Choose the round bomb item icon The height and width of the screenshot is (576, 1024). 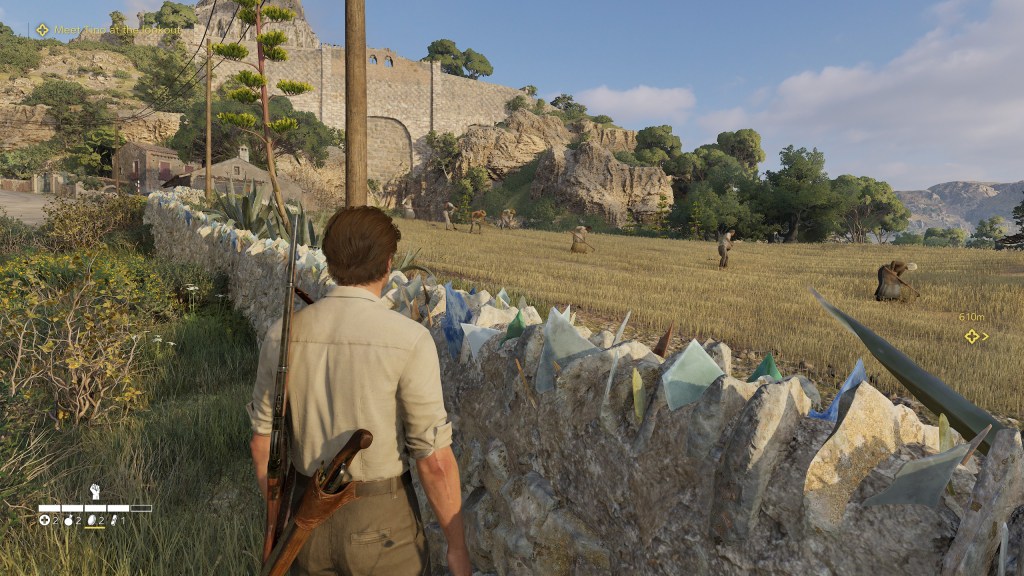(68, 521)
